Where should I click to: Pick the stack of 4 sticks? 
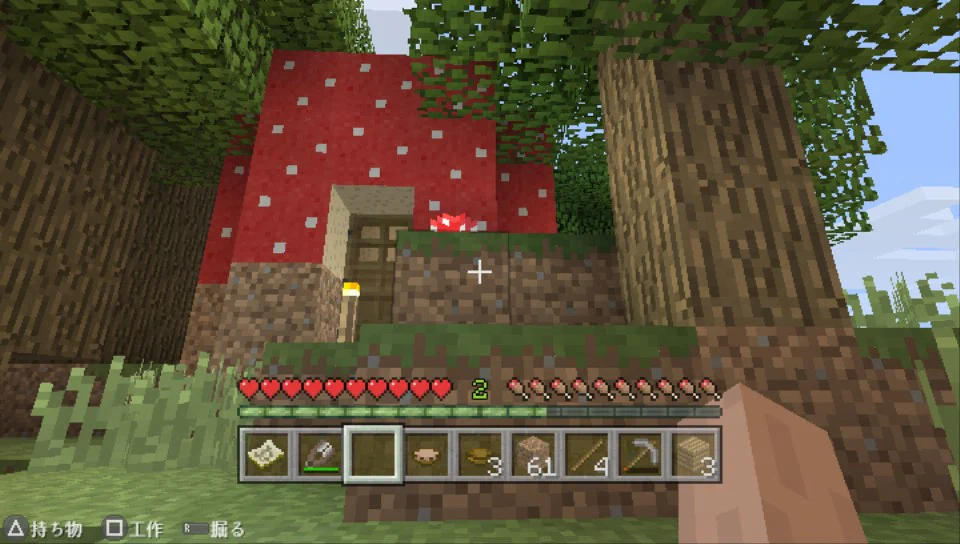[590, 454]
